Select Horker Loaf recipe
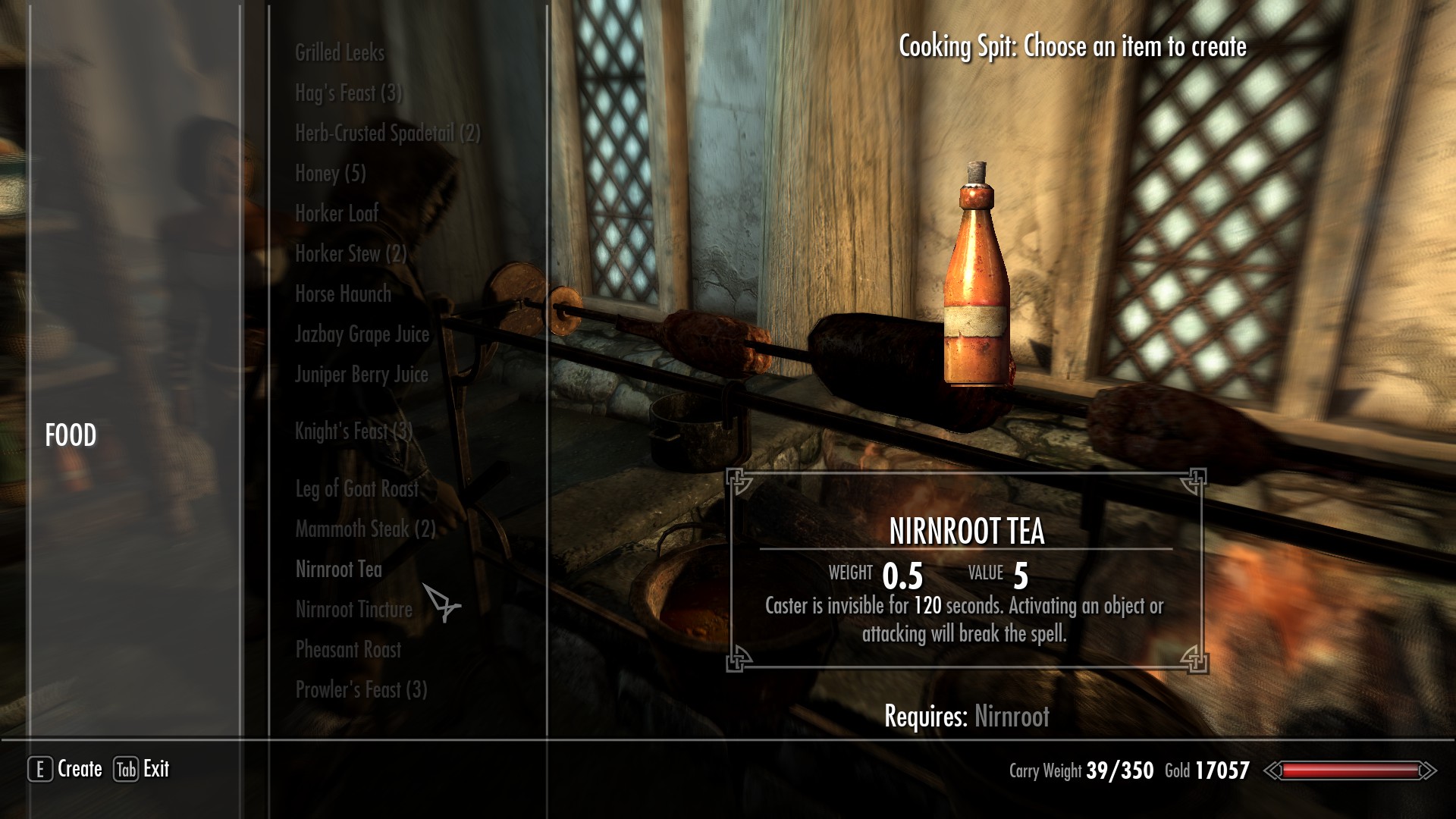The image size is (1456, 819). [x=337, y=214]
